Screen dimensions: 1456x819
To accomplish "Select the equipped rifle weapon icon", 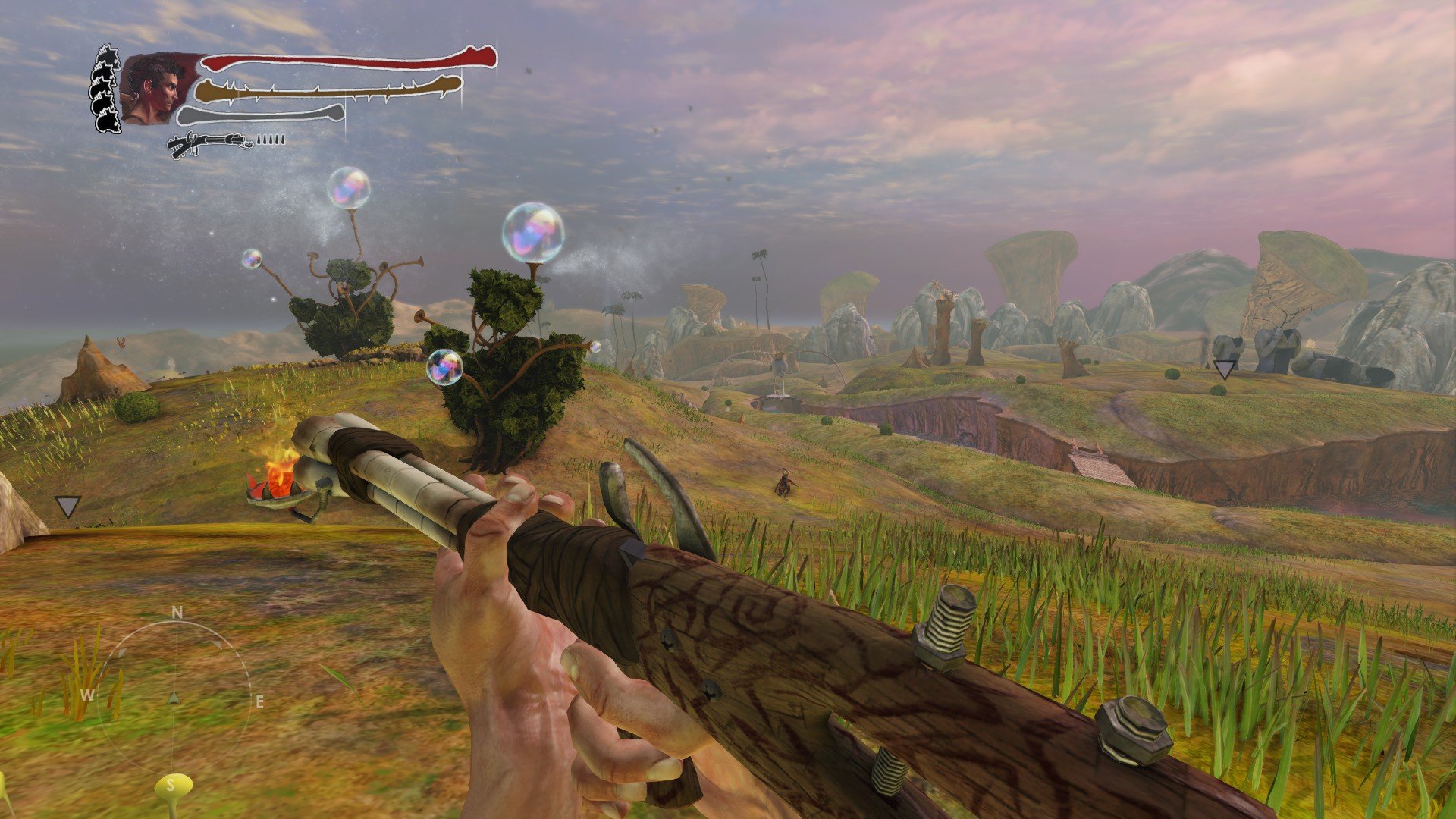I will point(211,143).
